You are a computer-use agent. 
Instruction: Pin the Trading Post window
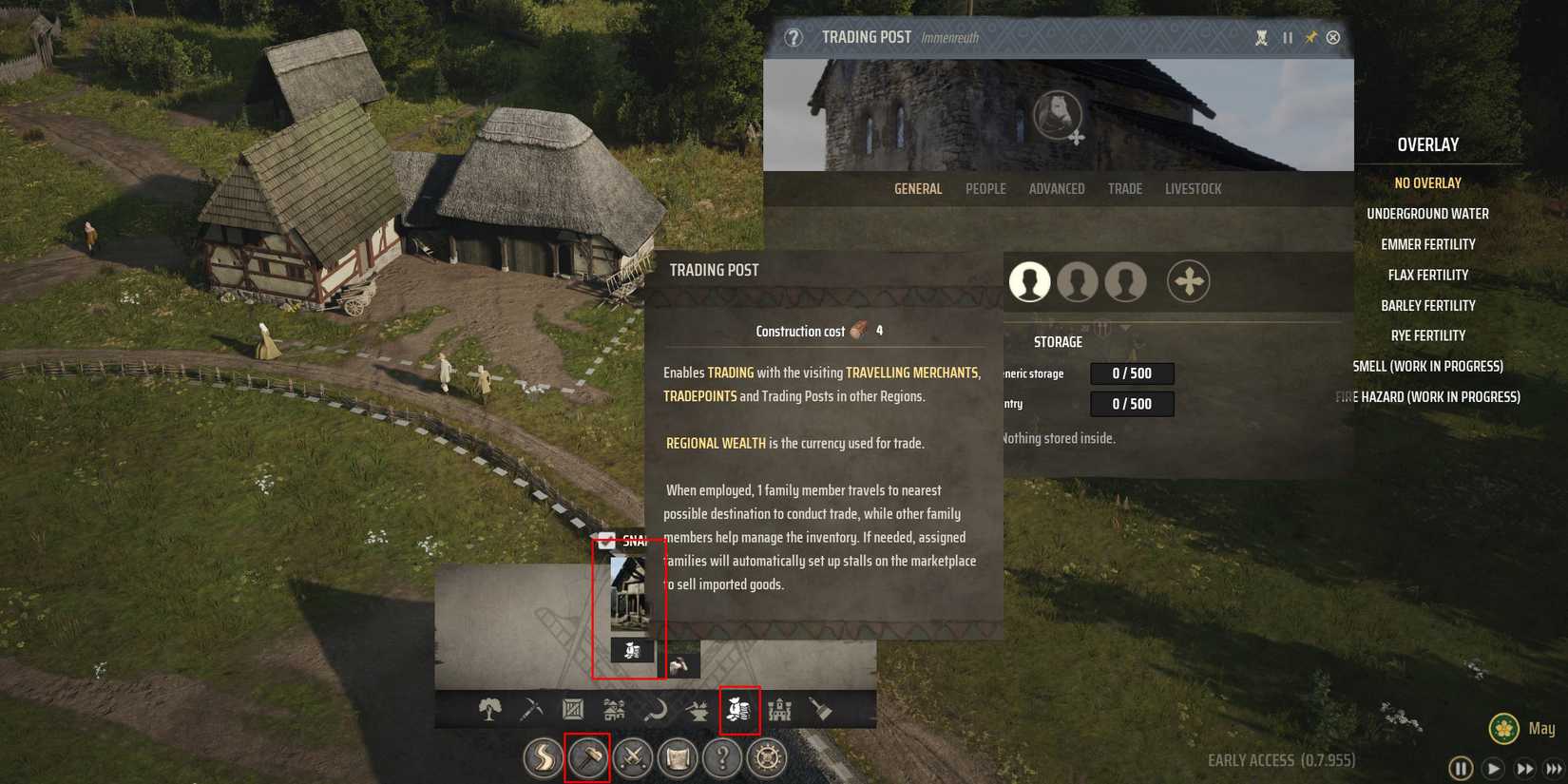pos(1309,37)
